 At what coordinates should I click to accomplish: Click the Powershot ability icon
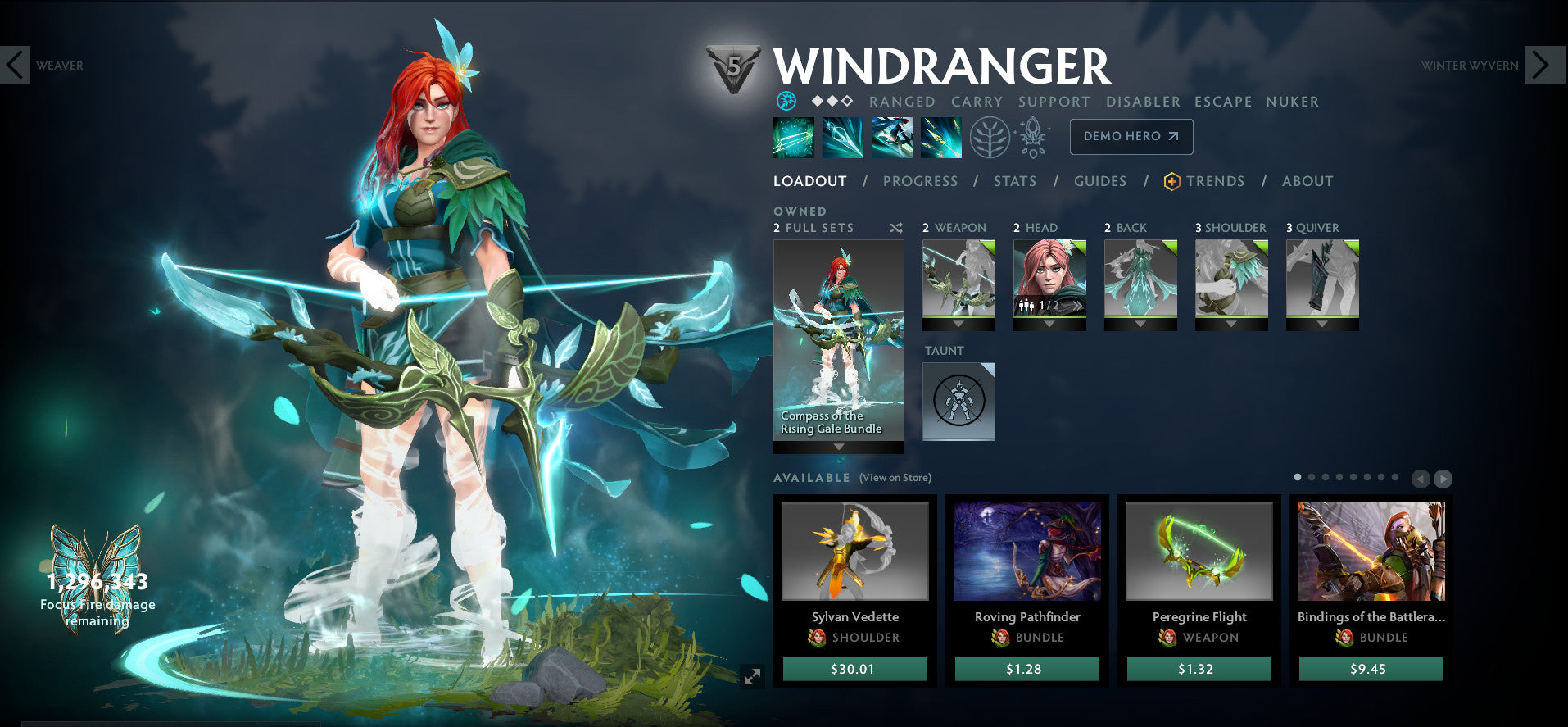click(x=842, y=137)
